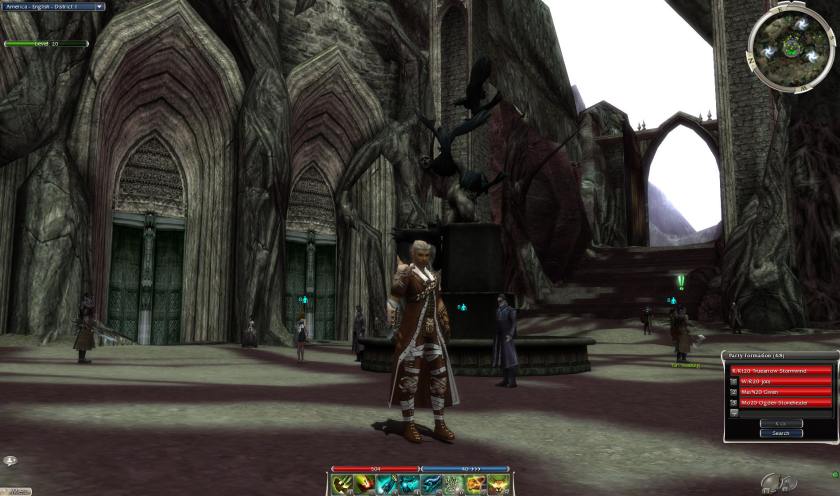Open the Menu button in the corner
This screenshot has height=496, width=840.
[x=17, y=491]
